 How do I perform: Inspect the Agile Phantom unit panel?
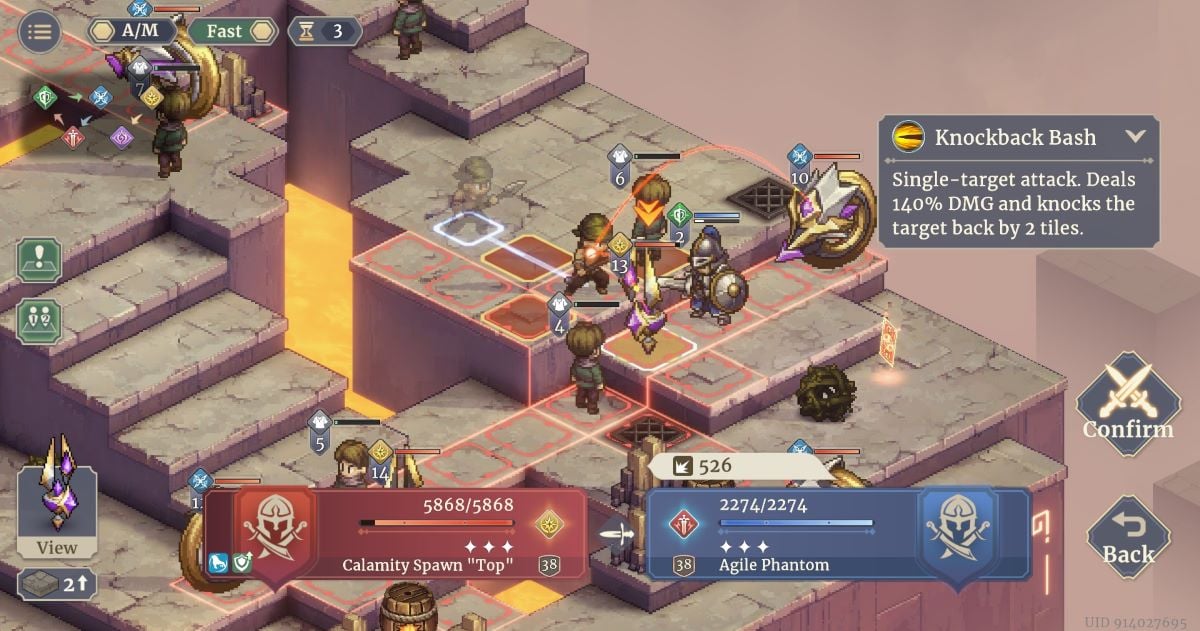pos(838,534)
